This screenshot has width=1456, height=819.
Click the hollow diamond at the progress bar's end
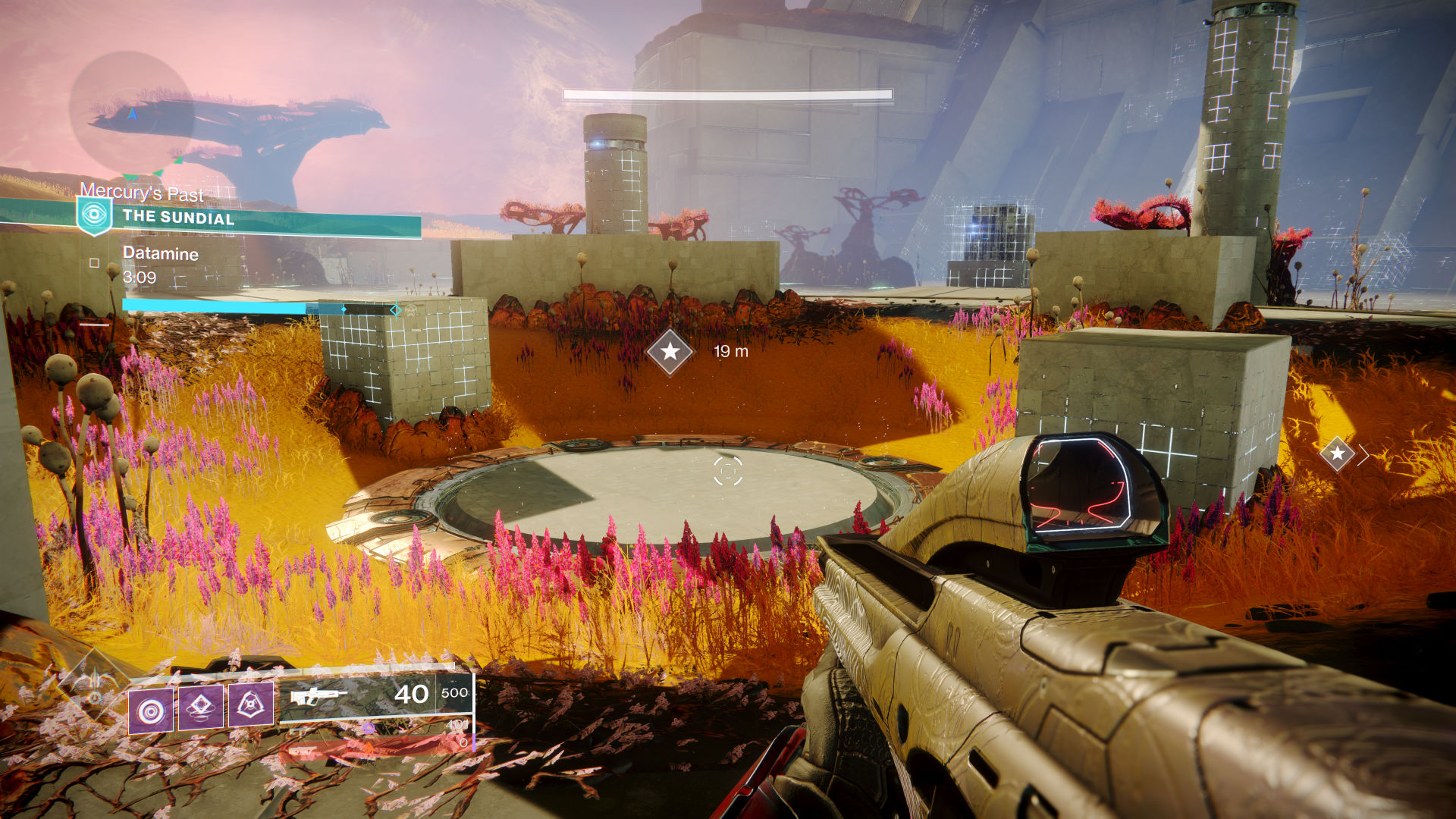(395, 310)
